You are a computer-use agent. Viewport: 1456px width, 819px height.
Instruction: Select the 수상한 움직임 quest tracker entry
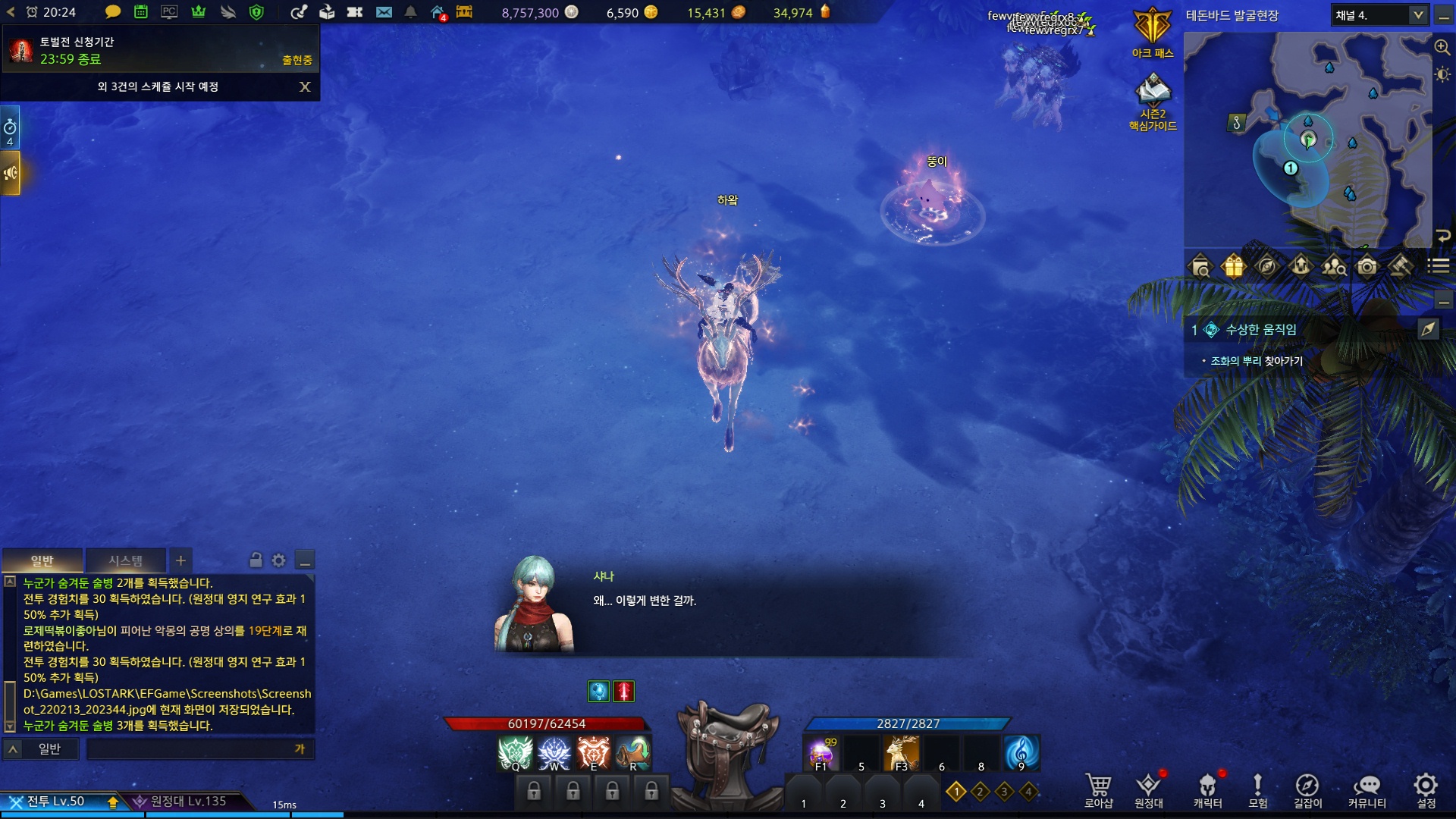(x=1260, y=329)
